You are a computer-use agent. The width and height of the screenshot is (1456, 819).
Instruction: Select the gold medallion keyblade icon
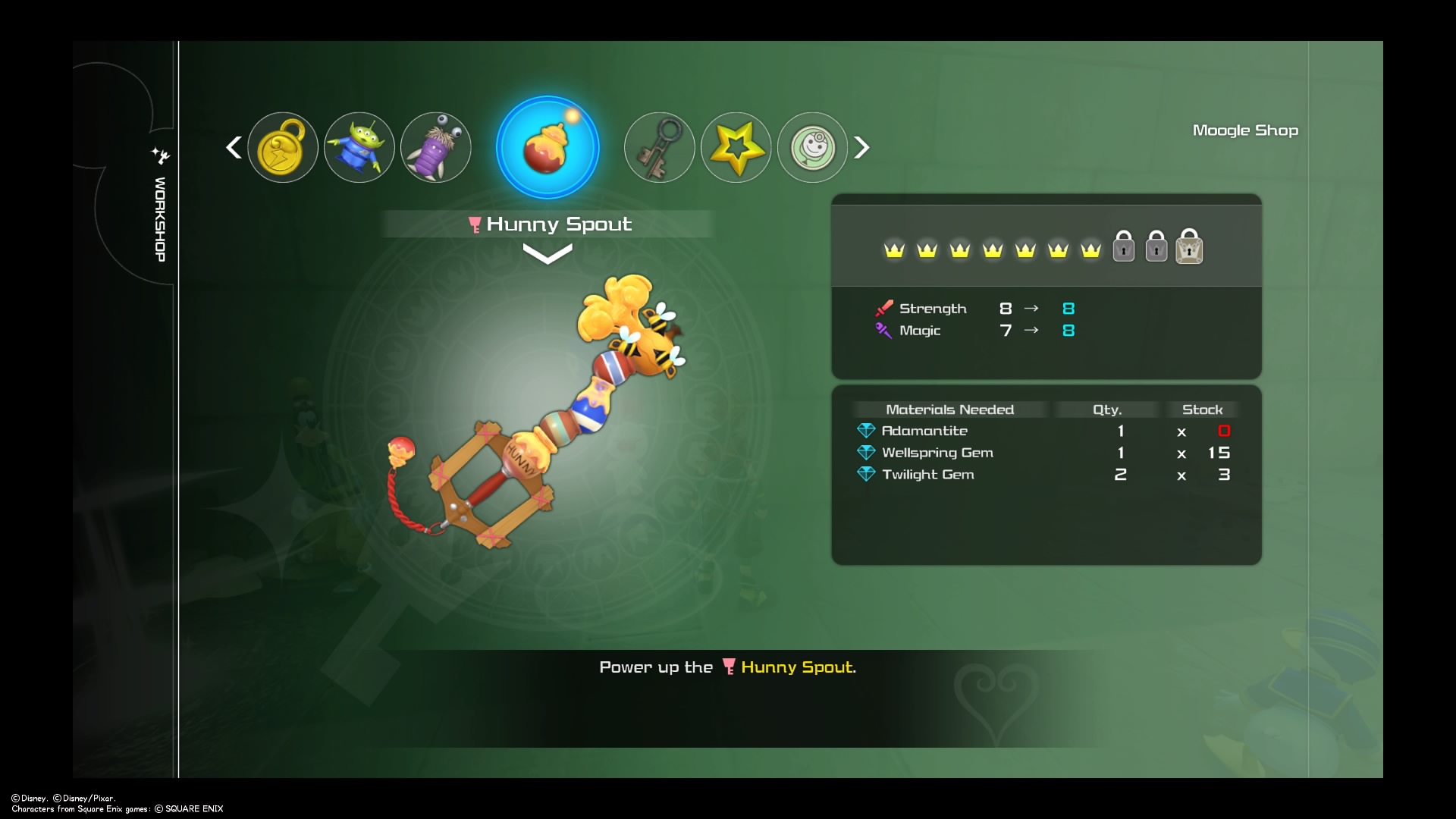click(283, 147)
